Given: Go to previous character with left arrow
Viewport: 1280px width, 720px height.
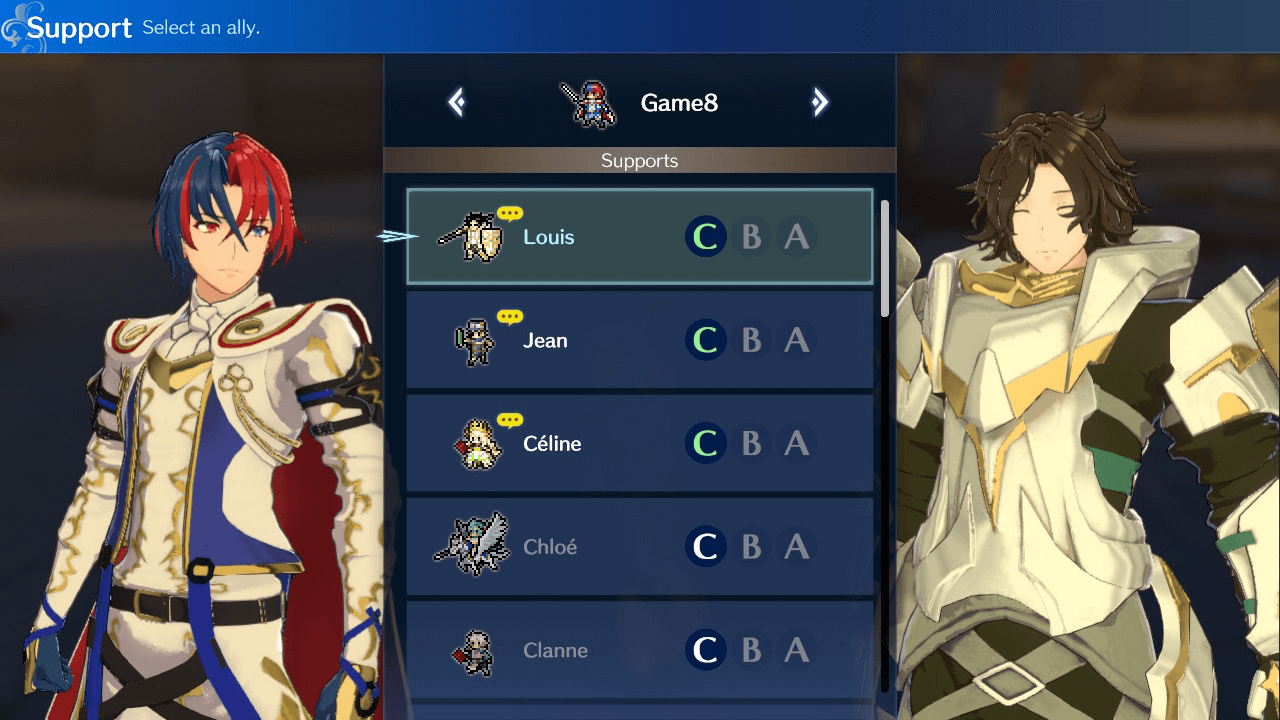Looking at the screenshot, I should 456,102.
